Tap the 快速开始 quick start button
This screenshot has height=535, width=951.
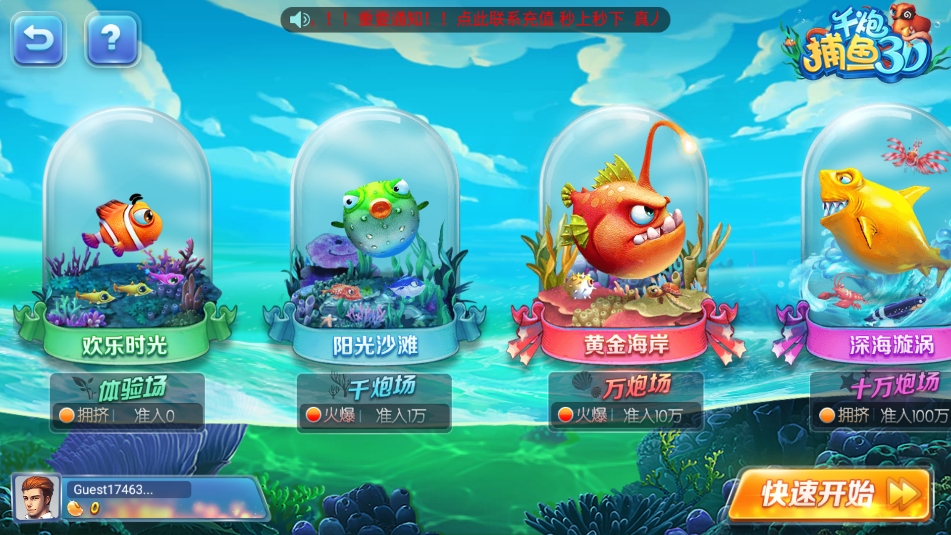click(x=834, y=494)
